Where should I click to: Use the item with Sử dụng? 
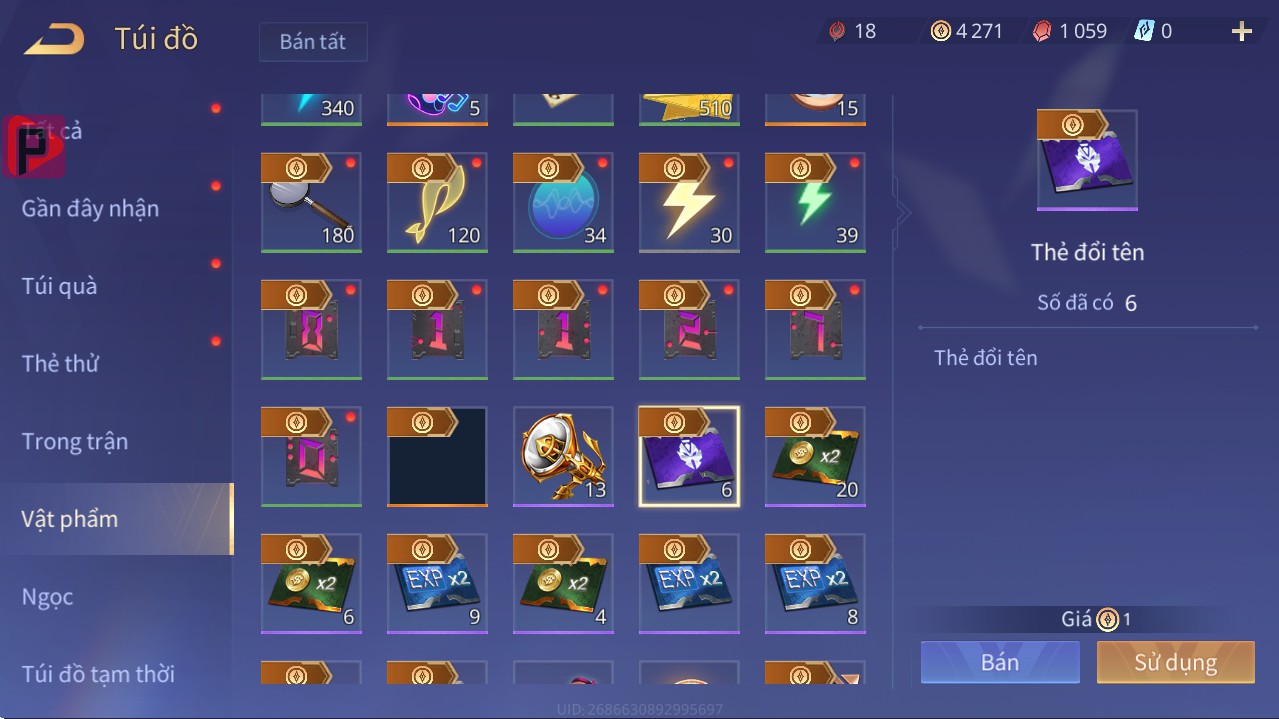click(x=1175, y=662)
